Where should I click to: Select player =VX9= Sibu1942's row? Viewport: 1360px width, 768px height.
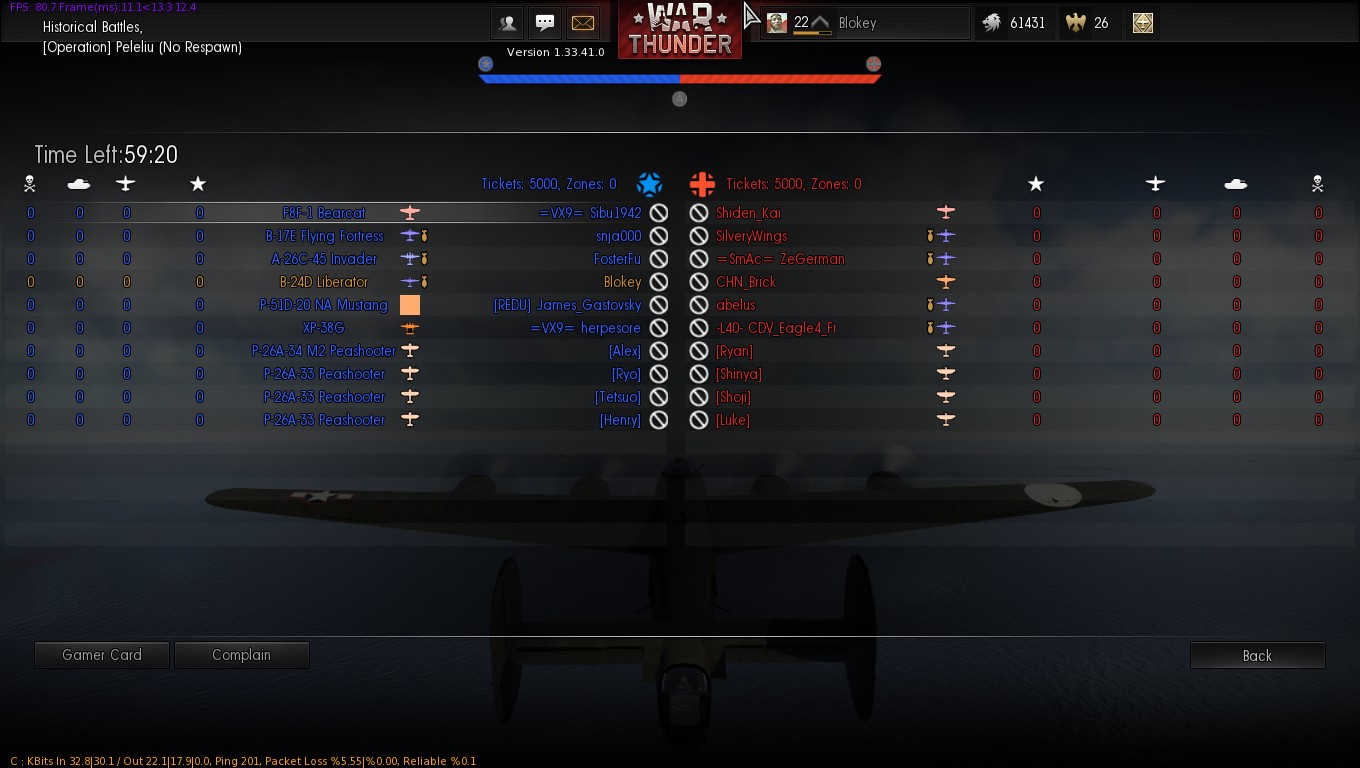click(x=590, y=213)
